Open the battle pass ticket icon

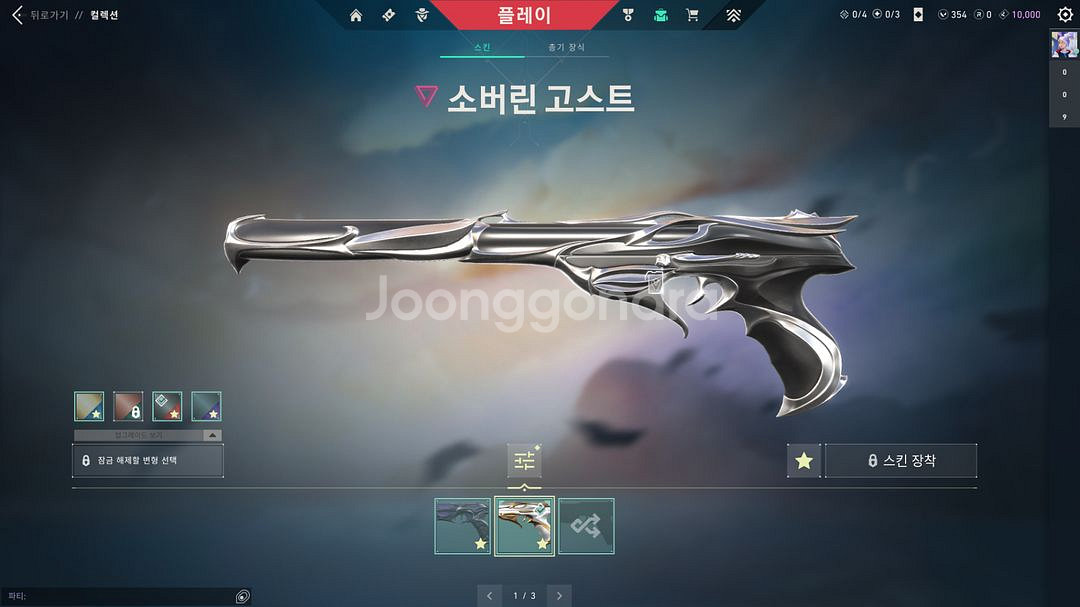[x=389, y=15]
